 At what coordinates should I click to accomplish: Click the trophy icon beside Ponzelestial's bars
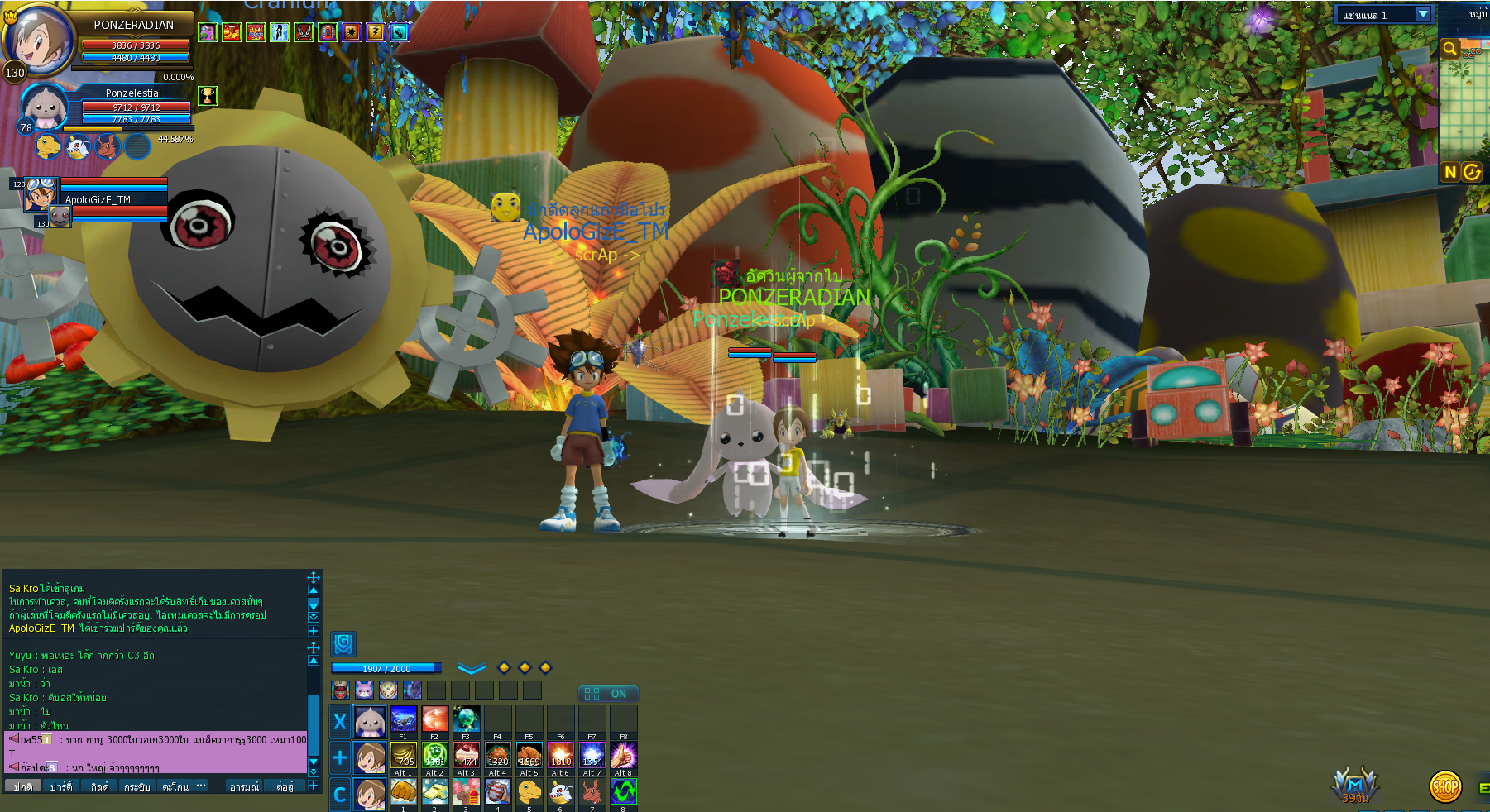206,97
